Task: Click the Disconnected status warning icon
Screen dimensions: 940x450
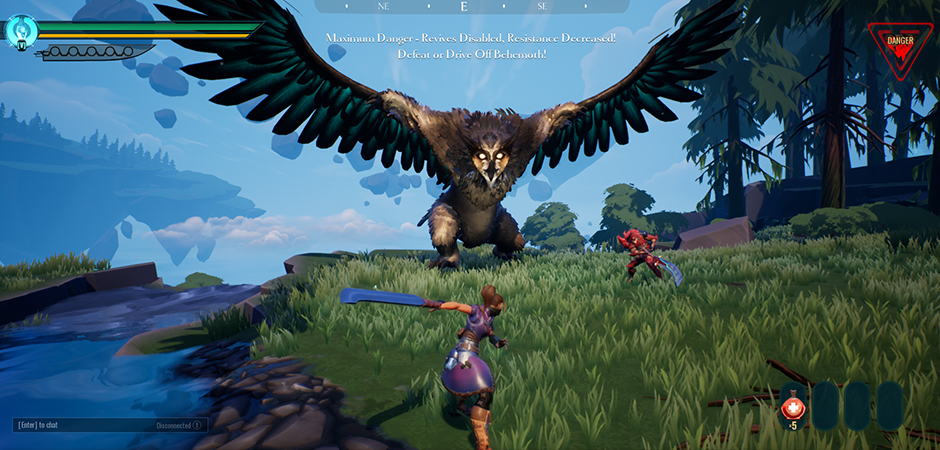Action: coord(197,425)
